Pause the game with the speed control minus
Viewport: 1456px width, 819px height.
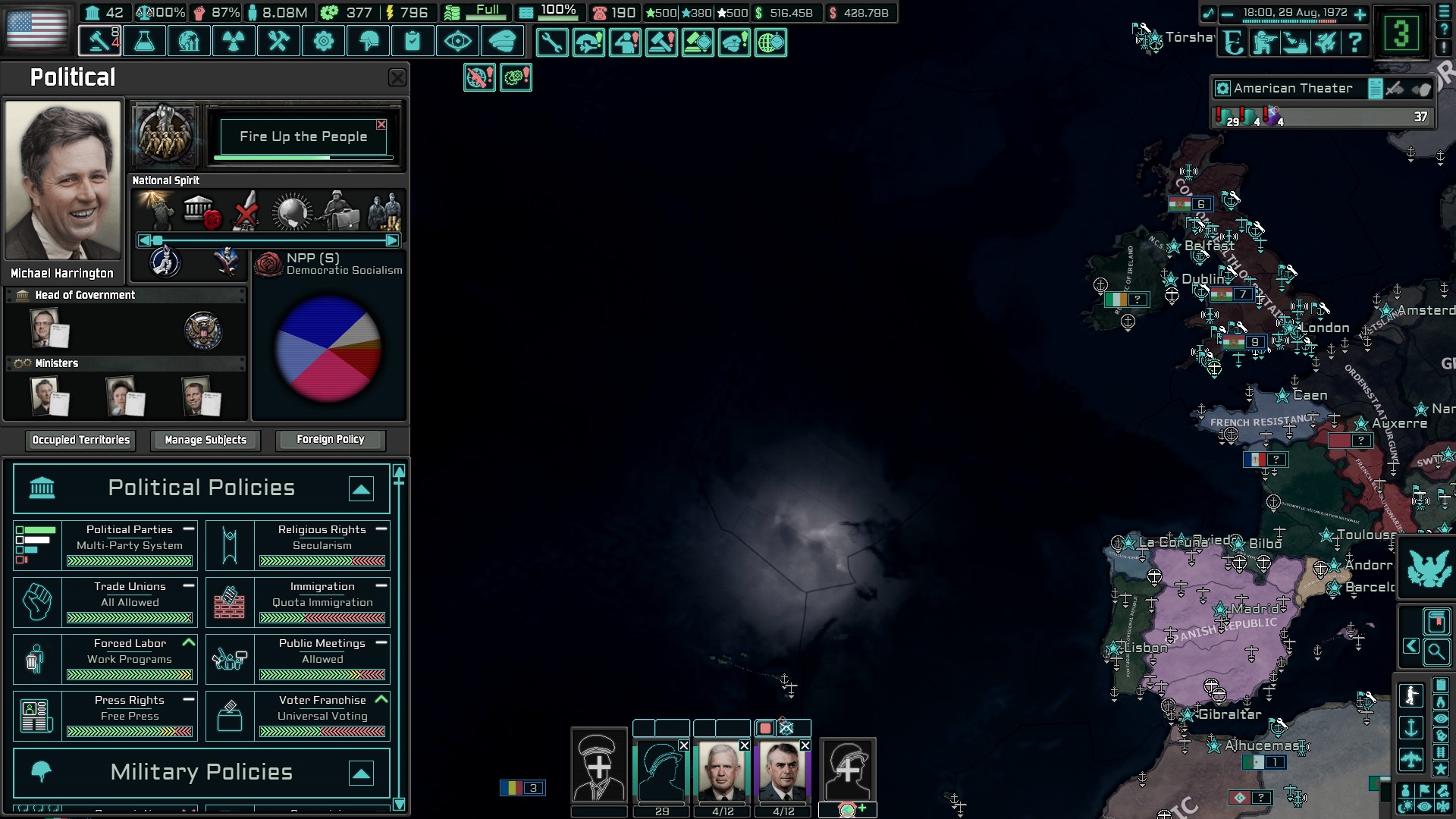click(x=1227, y=14)
